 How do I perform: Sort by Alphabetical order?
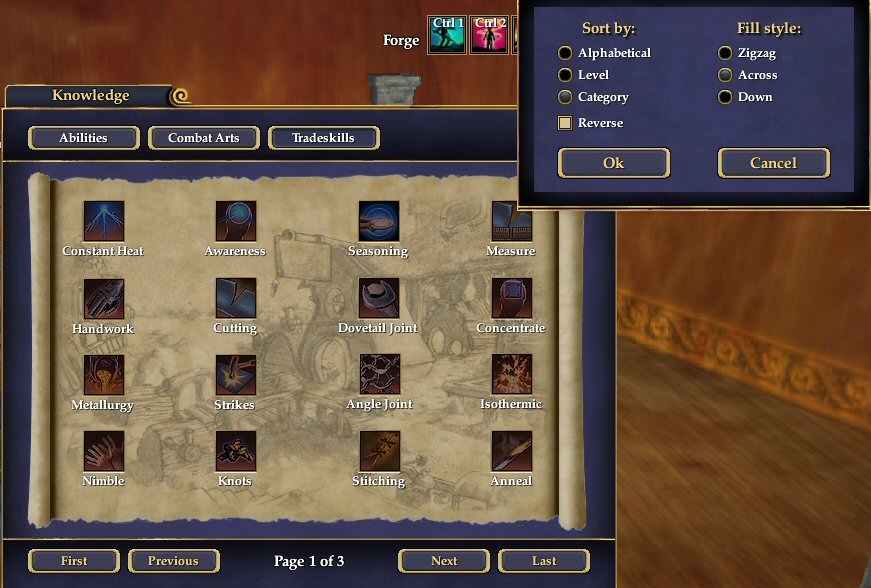(566, 53)
